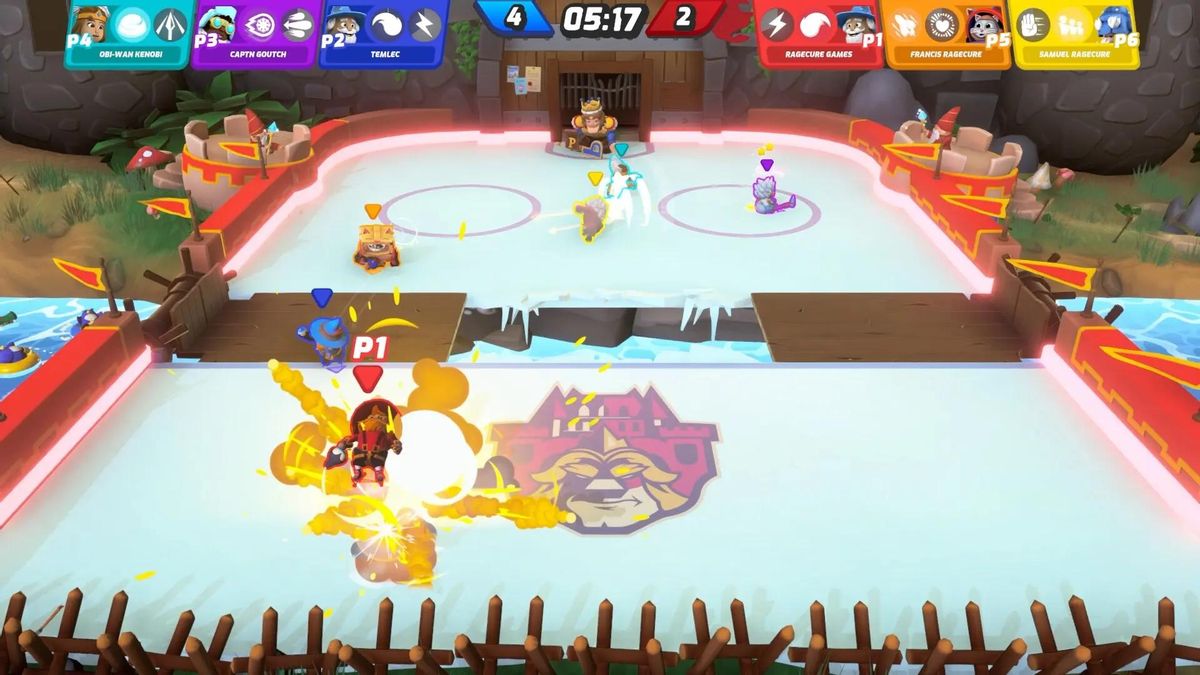Activate Temlec's lightning bolt ability
Screen dimensions: 1200x675
pos(425,24)
